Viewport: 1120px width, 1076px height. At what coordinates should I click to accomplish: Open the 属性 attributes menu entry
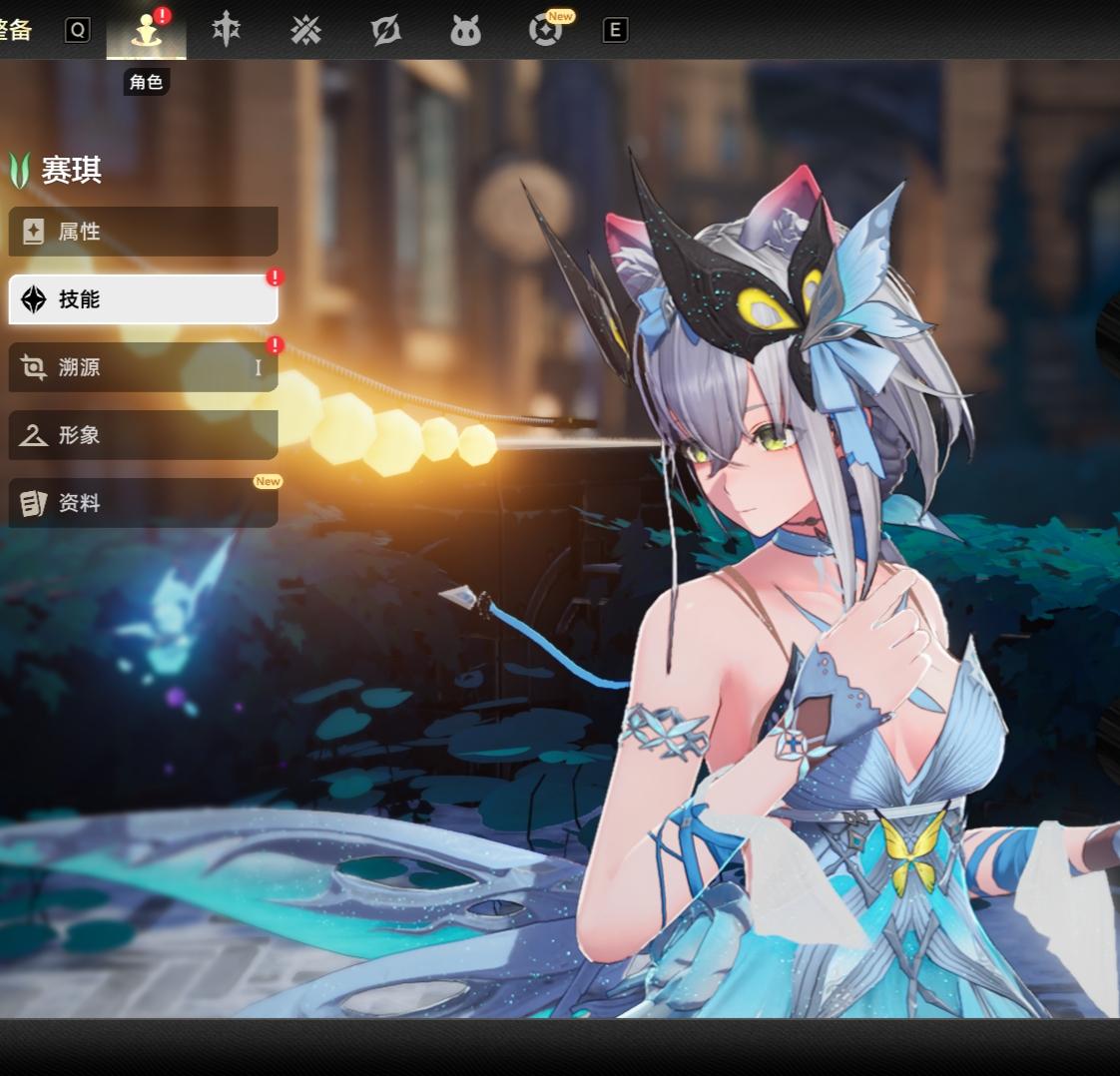pyautogui.click(x=143, y=232)
